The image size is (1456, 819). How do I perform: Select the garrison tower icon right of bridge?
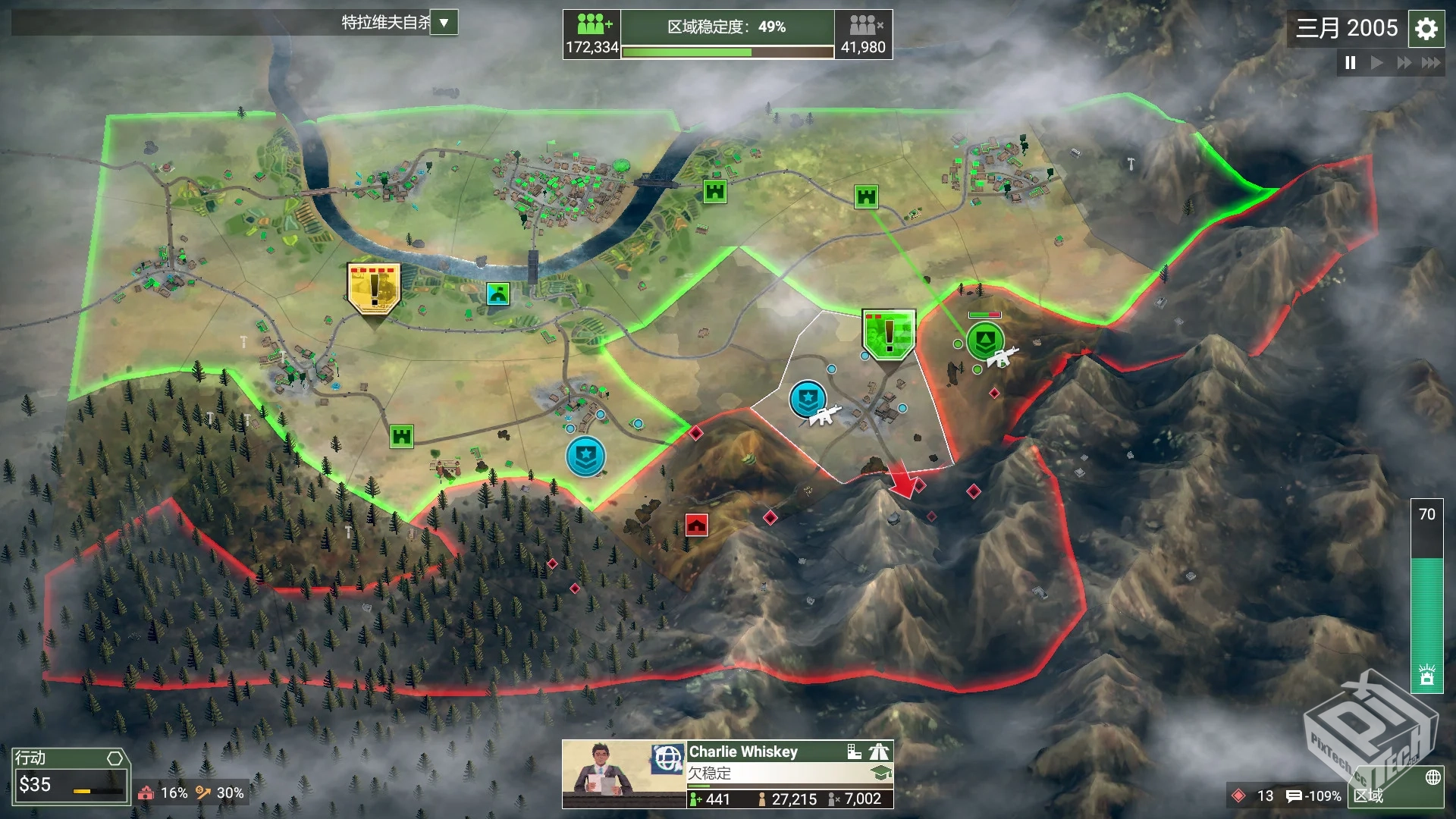click(714, 191)
